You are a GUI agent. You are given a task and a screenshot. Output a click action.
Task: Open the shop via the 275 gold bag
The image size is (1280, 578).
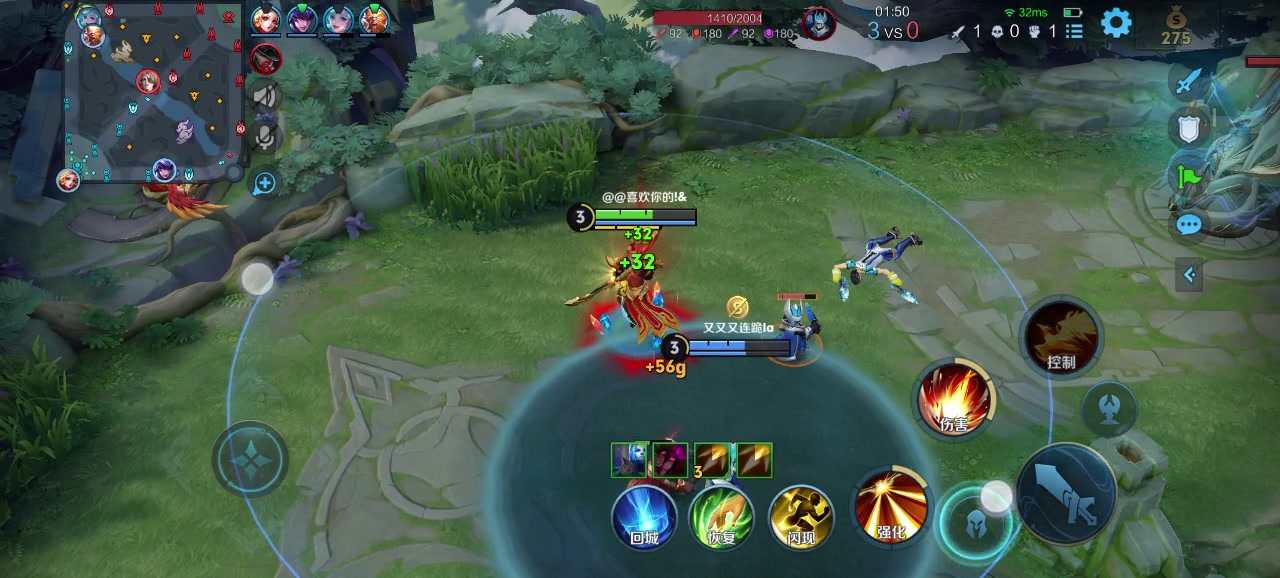pyautogui.click(x=1176, y=26)
